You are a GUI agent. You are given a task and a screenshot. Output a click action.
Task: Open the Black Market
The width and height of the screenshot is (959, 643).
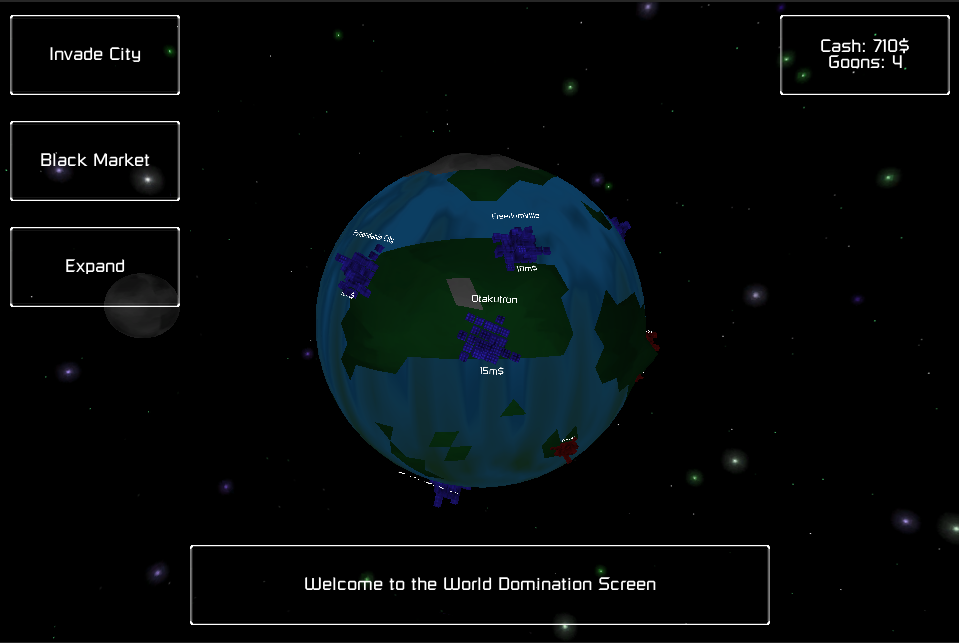click(x=95, y=161)
